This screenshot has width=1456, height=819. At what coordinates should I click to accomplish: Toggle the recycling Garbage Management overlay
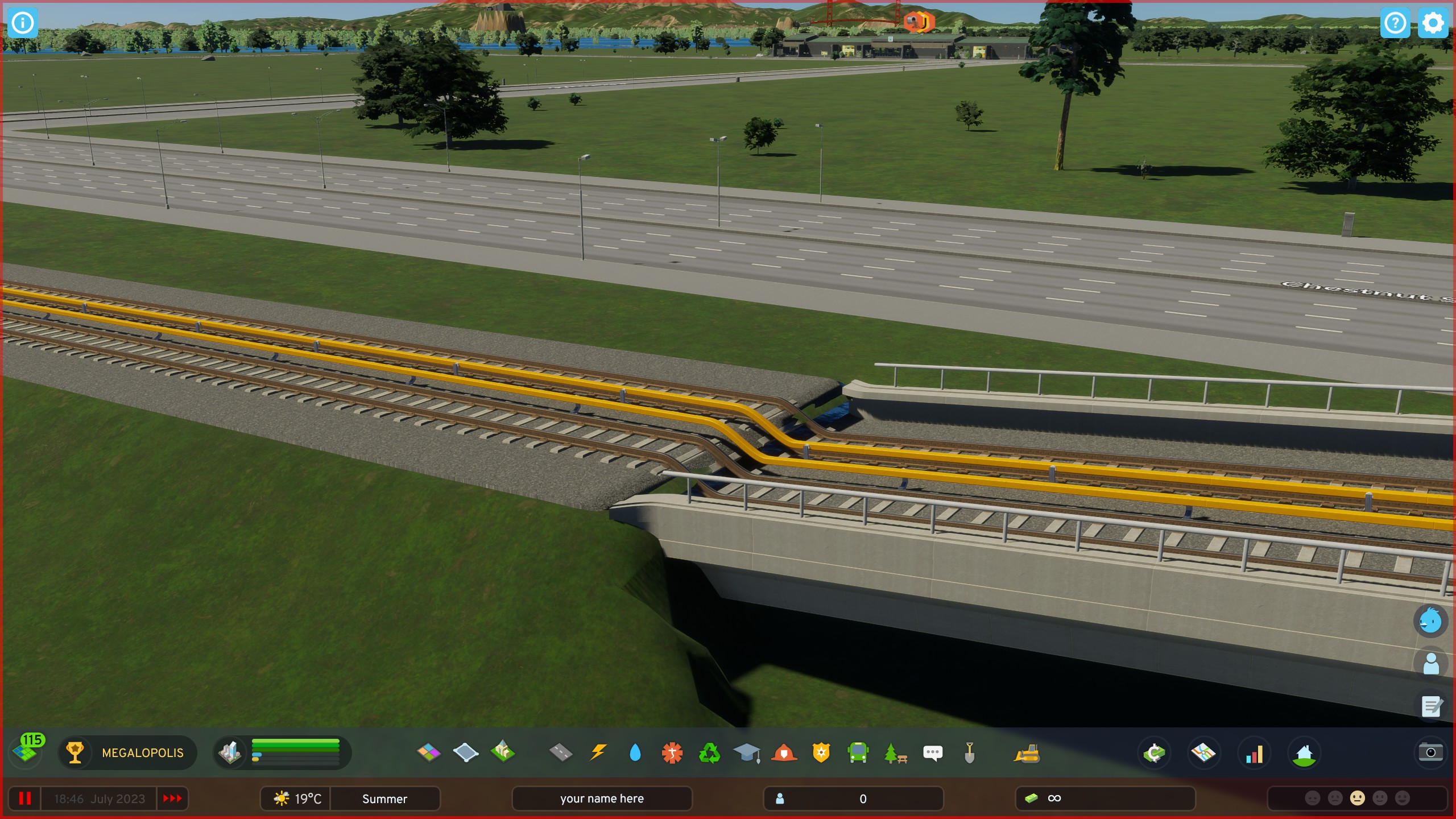710,753
